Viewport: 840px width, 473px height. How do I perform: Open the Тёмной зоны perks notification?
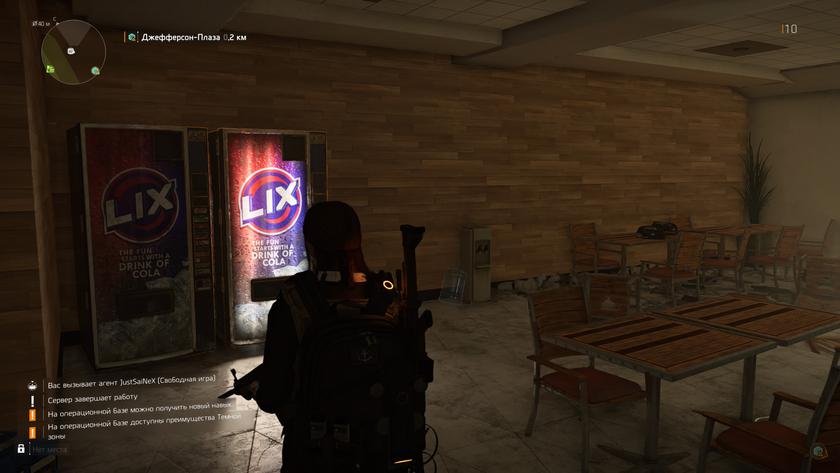pyautogui.click(x=140, y=431)
